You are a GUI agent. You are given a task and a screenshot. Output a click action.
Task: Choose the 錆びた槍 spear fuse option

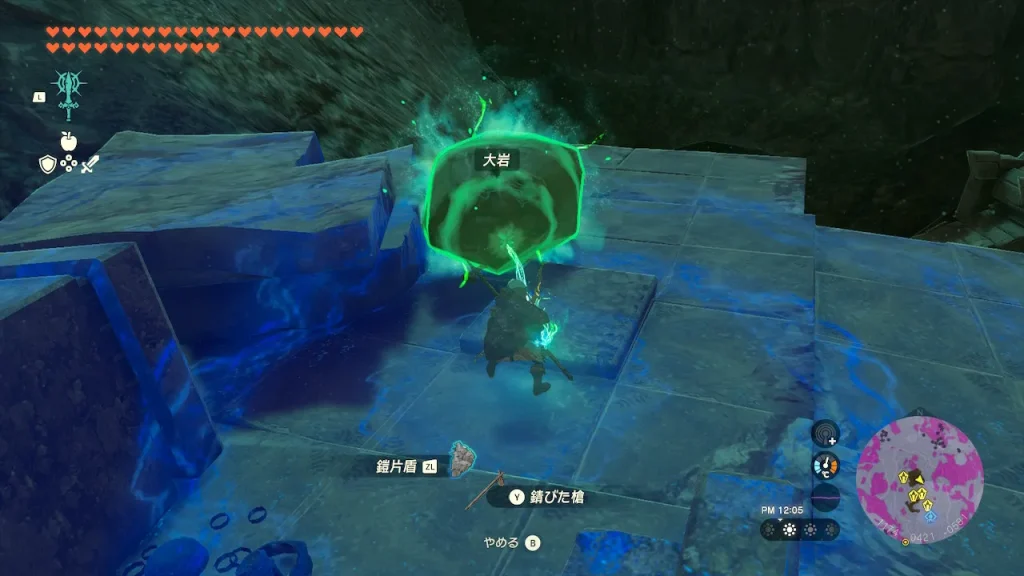(547, 497)
